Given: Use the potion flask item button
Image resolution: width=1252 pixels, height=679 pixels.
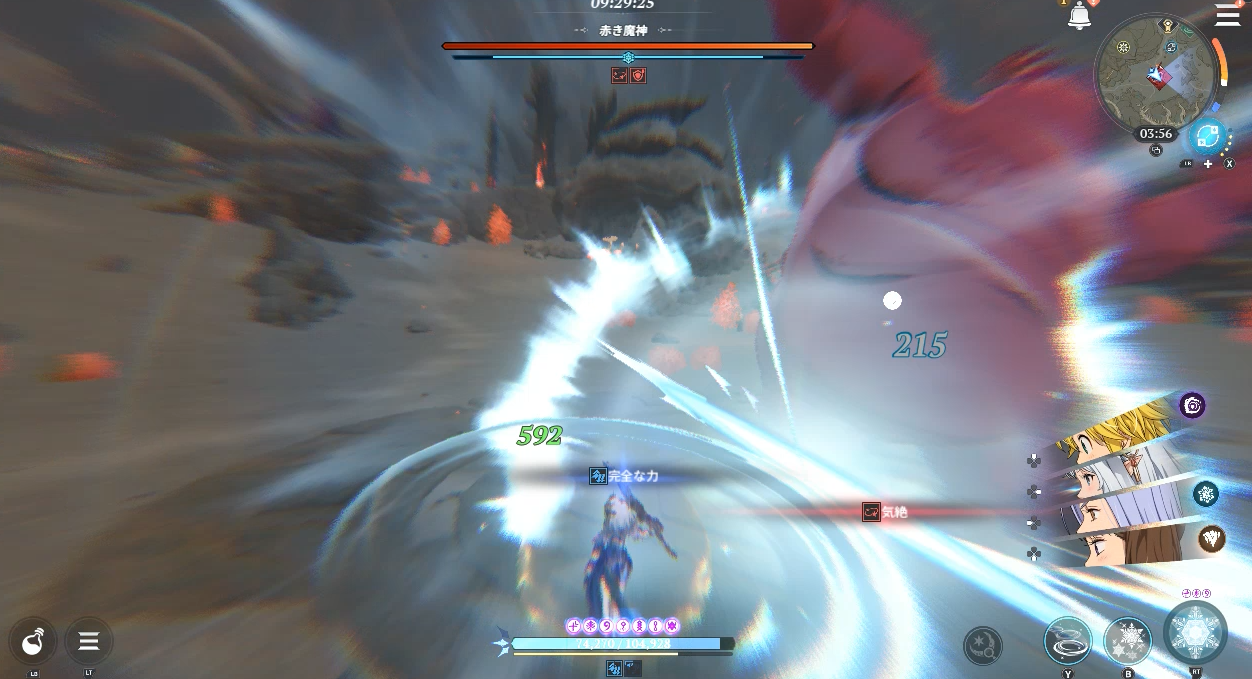Looking at the screenshot, I should (x=33, y=640).
